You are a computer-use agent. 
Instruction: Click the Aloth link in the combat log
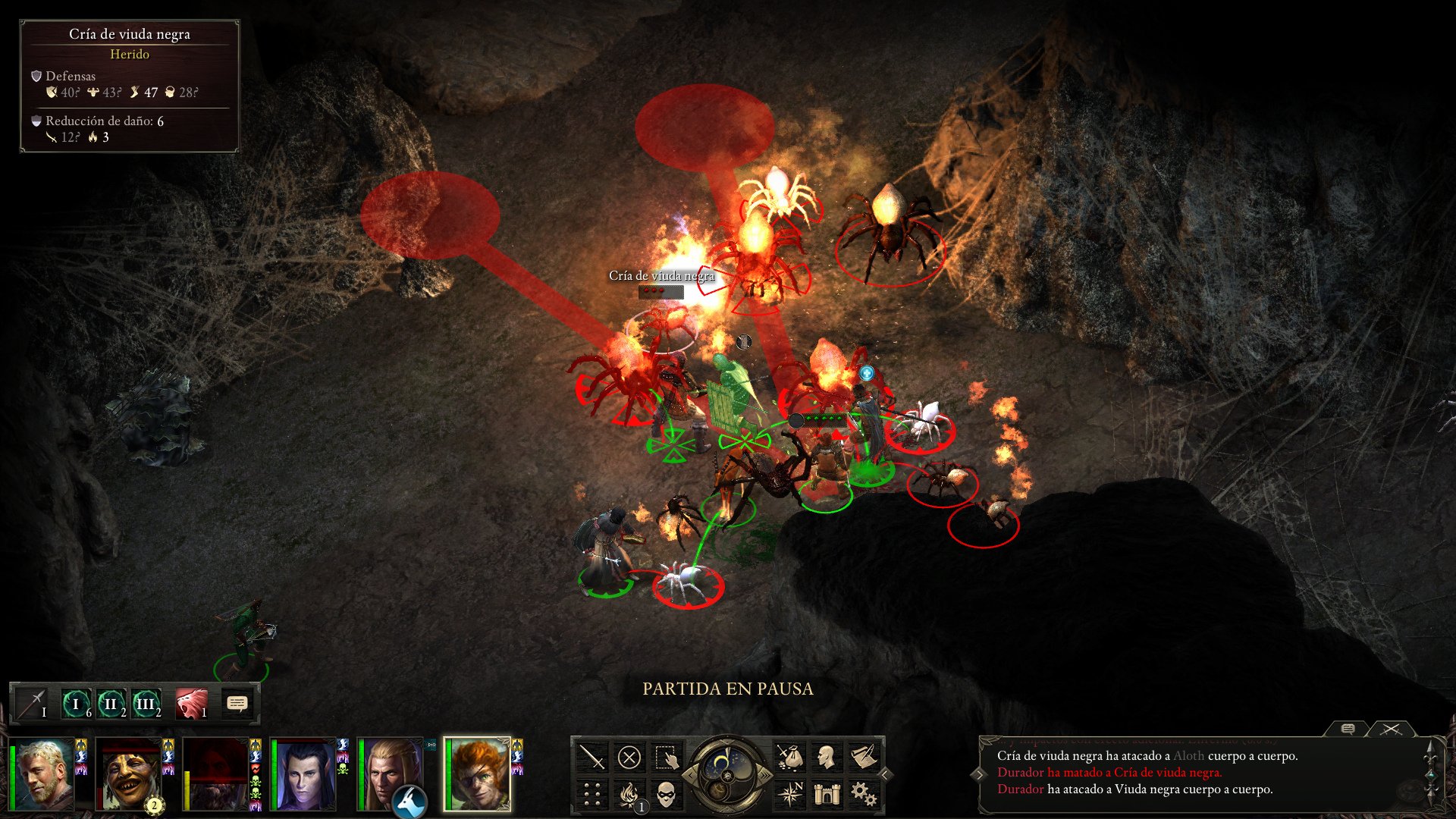tap(1188, 757)
